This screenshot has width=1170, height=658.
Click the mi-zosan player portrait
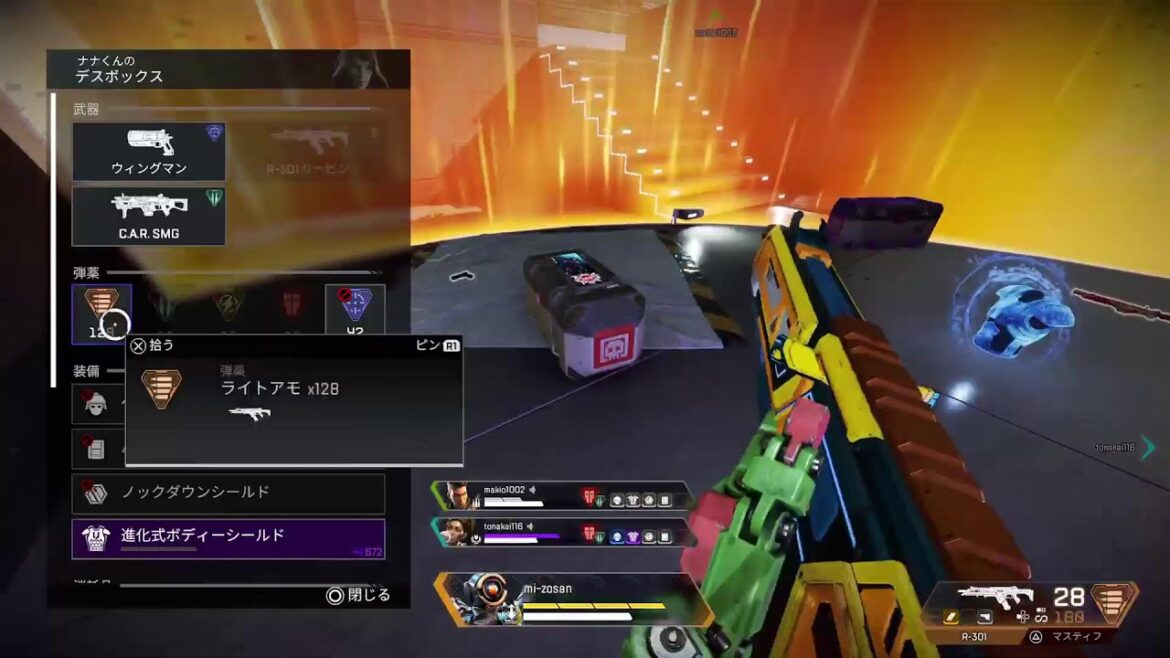tap(478, 599)
